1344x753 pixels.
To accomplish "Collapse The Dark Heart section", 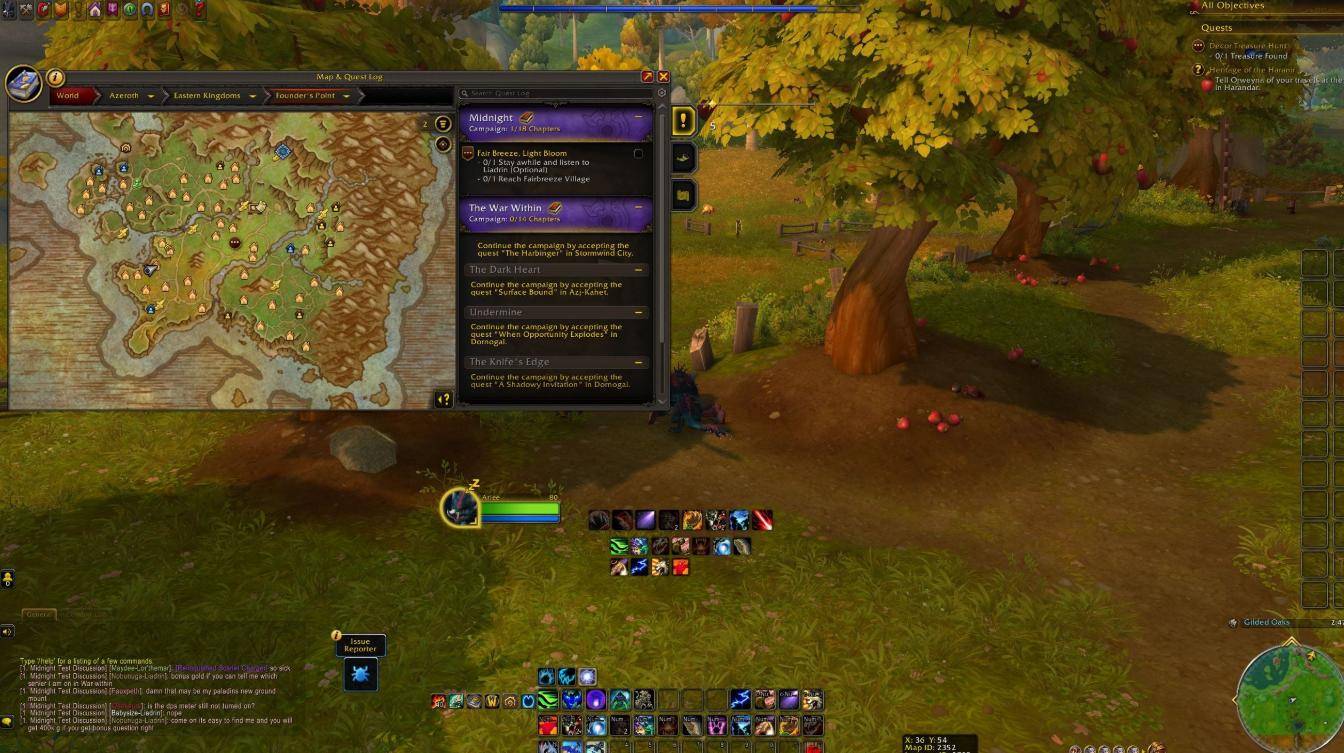I will coord(638,270).
